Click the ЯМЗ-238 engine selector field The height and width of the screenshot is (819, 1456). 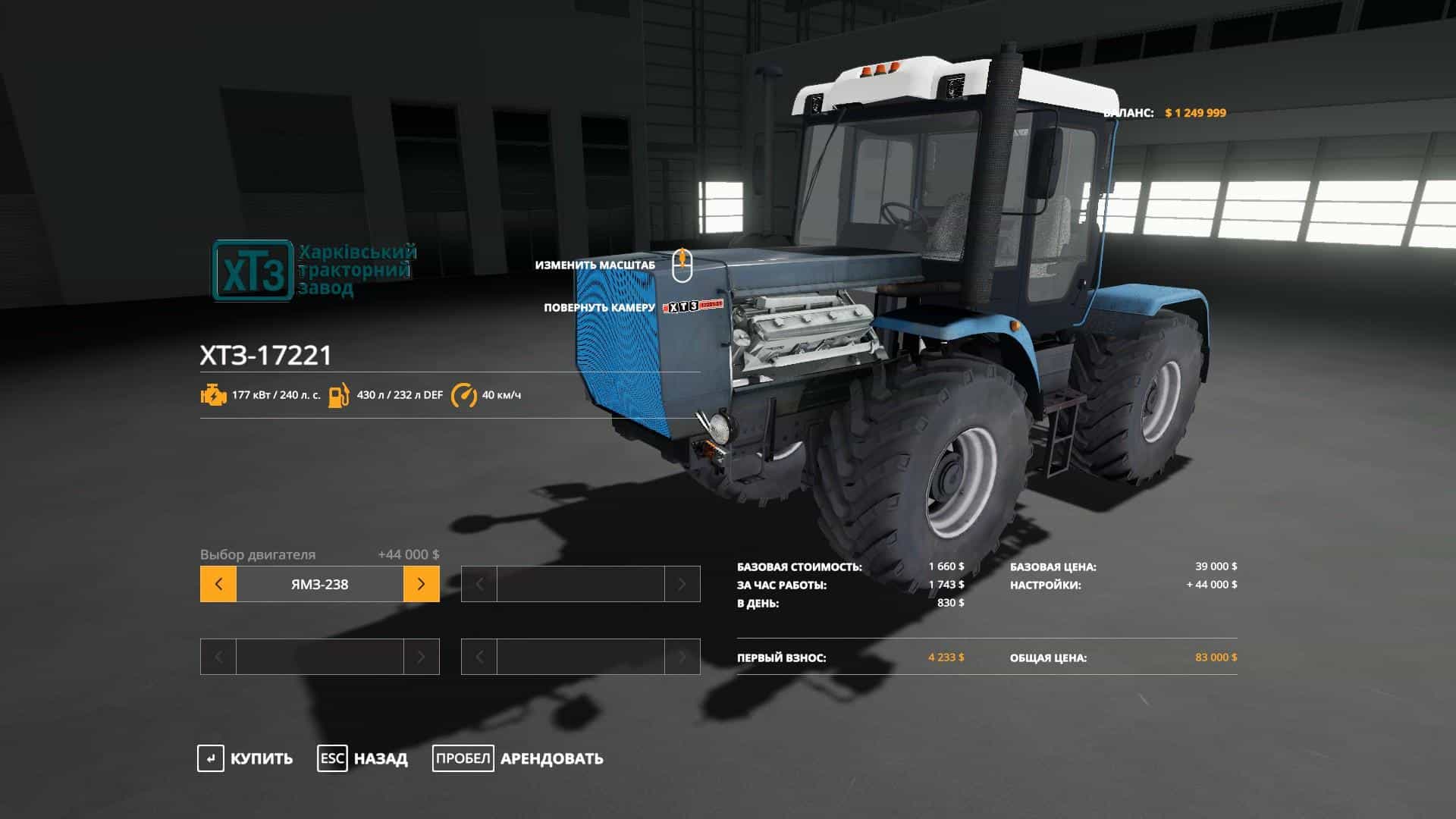319,584
